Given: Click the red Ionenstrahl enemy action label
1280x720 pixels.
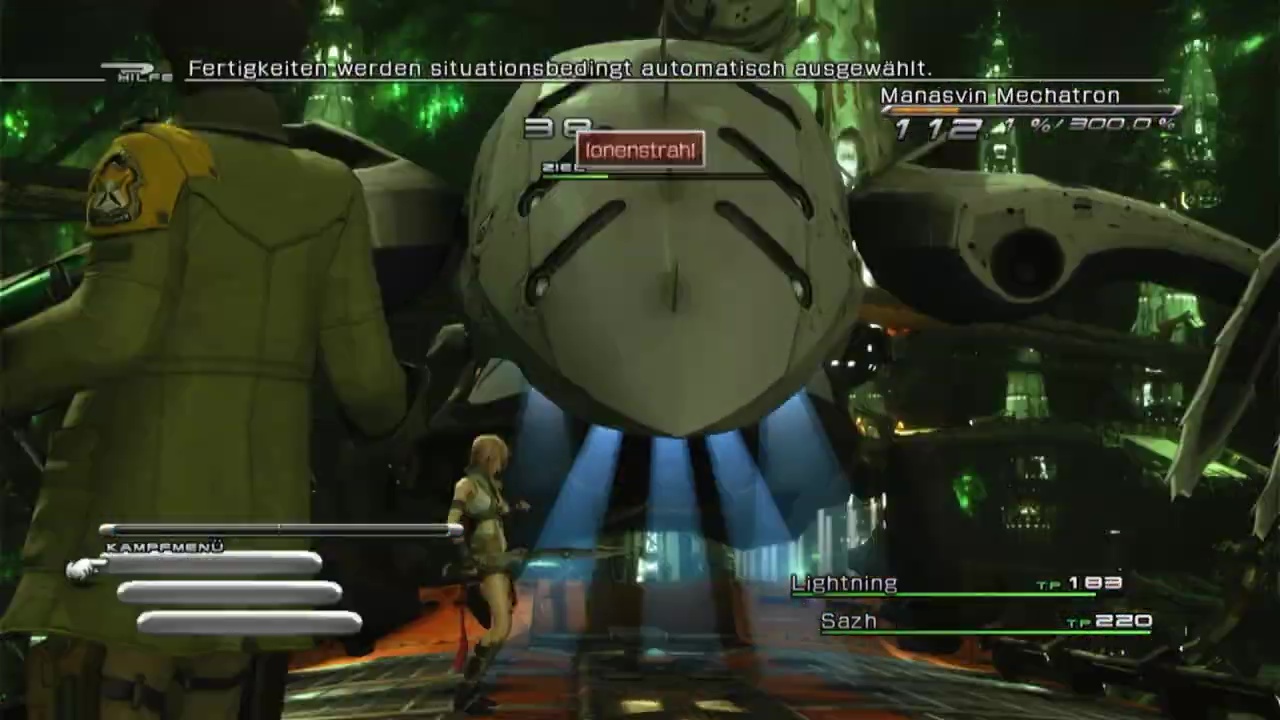Looking at the screenshot, I should pyautogui.click(x=640, y=151).
